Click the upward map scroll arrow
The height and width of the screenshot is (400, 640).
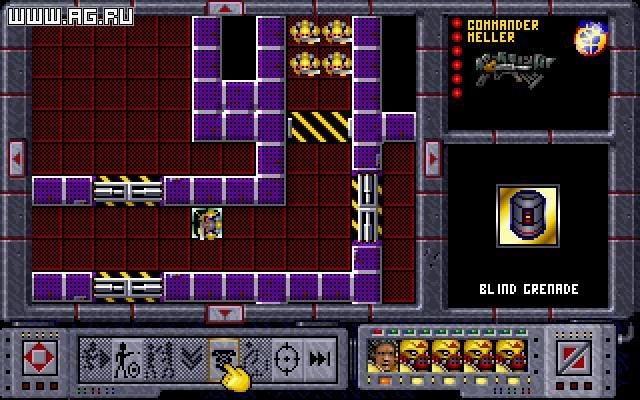pyautogui.click(x=224, y=7)
